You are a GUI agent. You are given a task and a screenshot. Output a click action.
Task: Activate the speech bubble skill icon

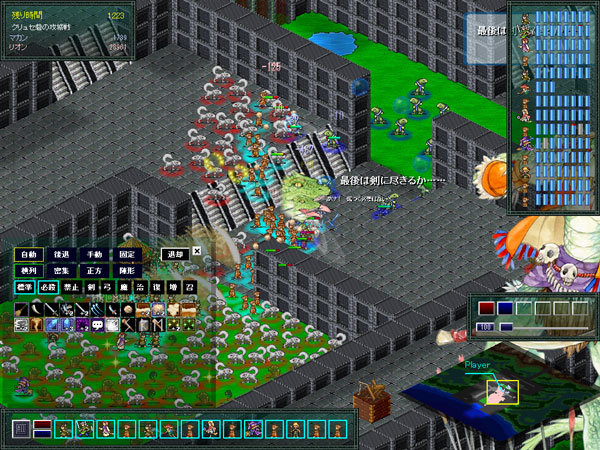[98, 325]
